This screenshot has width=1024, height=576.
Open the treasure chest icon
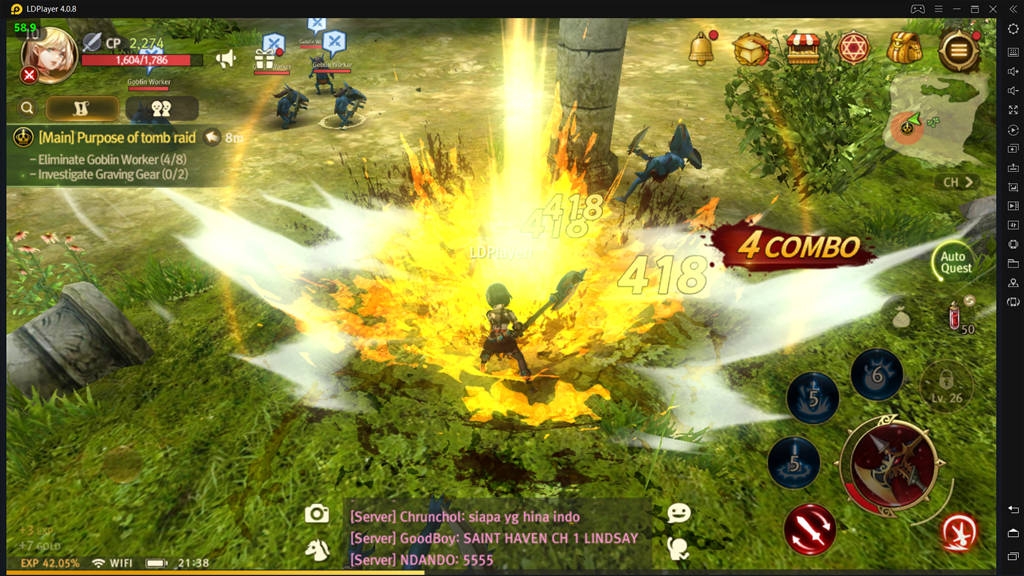(x=751, y=47)
